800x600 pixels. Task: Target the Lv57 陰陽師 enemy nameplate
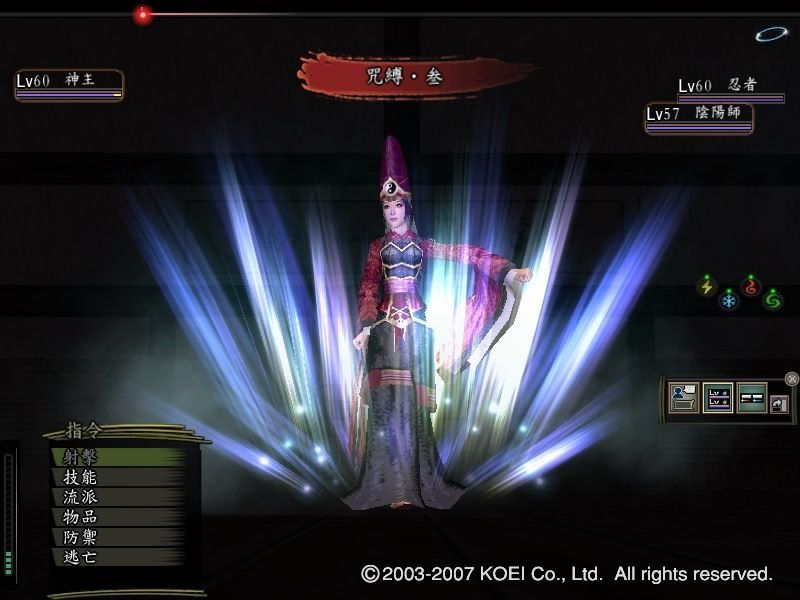pyautogui.click(x=698, y=117)
